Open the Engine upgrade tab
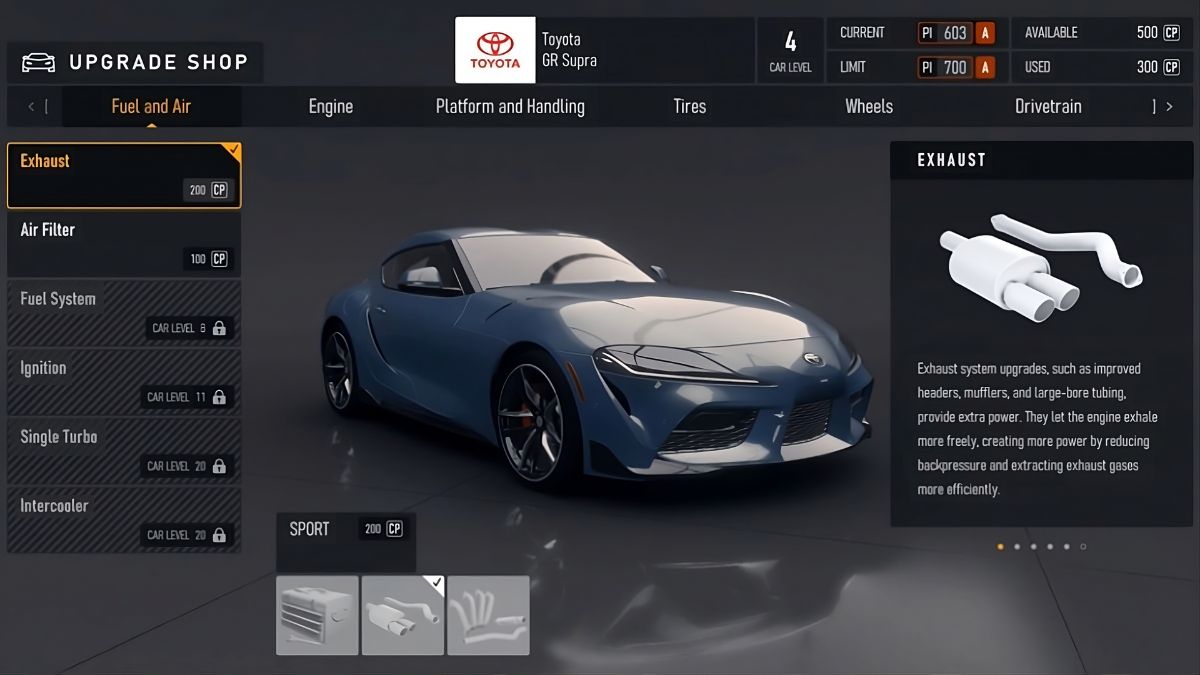 click(330, 107)
